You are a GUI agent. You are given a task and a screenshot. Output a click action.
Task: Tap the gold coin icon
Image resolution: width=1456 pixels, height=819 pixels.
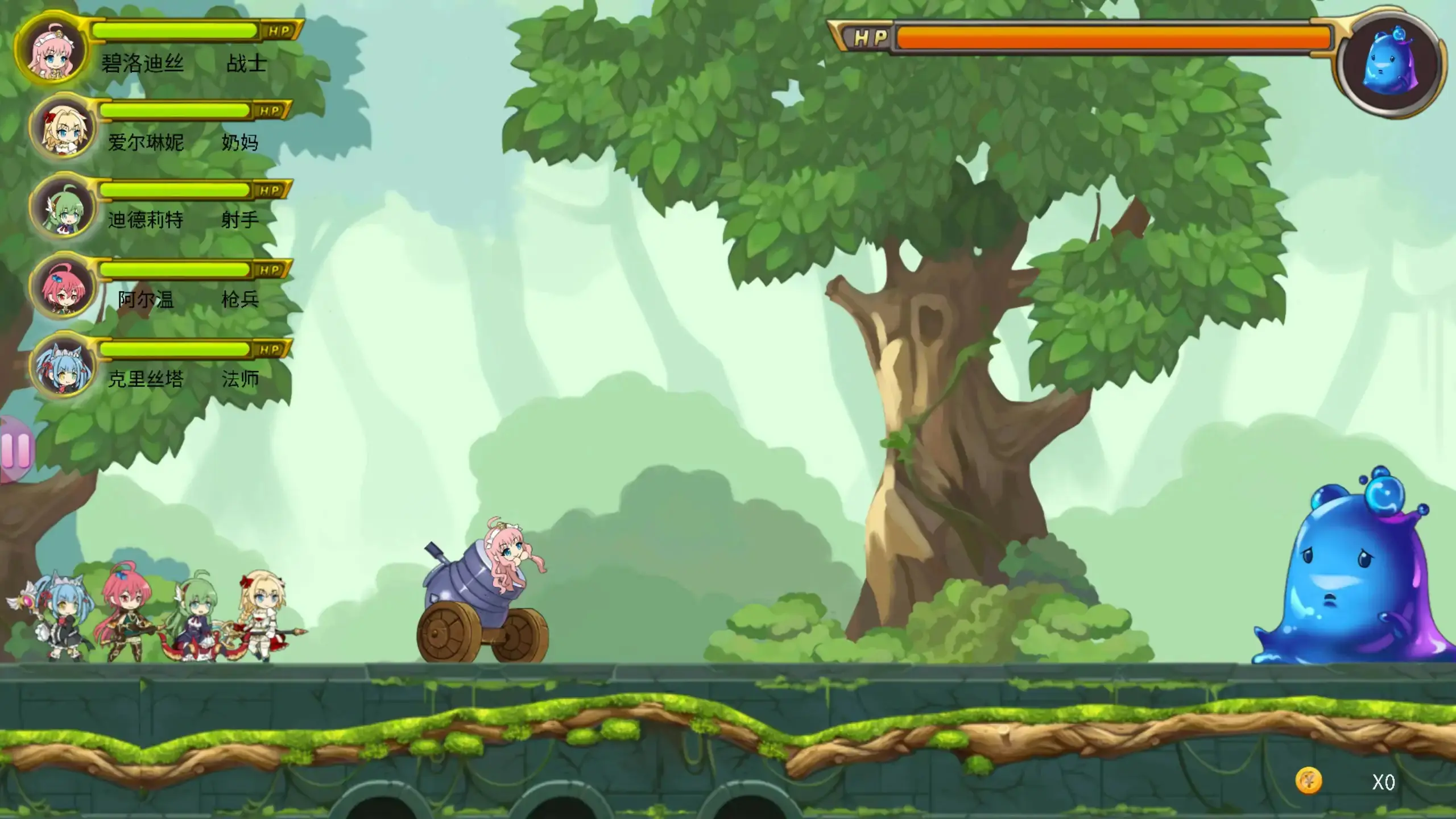1308,781
